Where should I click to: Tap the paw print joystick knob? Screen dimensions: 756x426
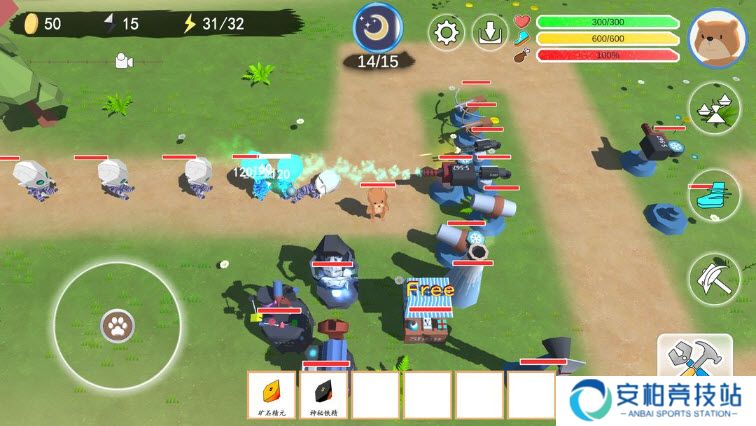117,325
